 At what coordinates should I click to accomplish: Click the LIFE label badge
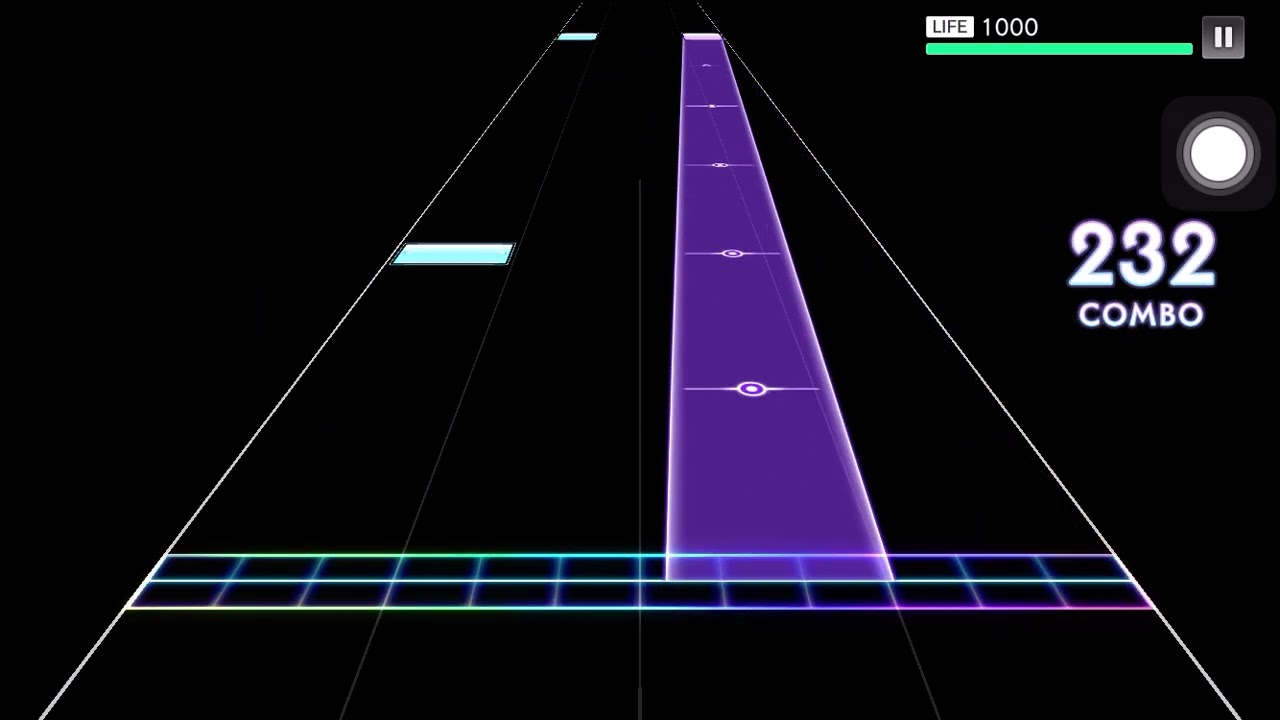coord(948,27)
